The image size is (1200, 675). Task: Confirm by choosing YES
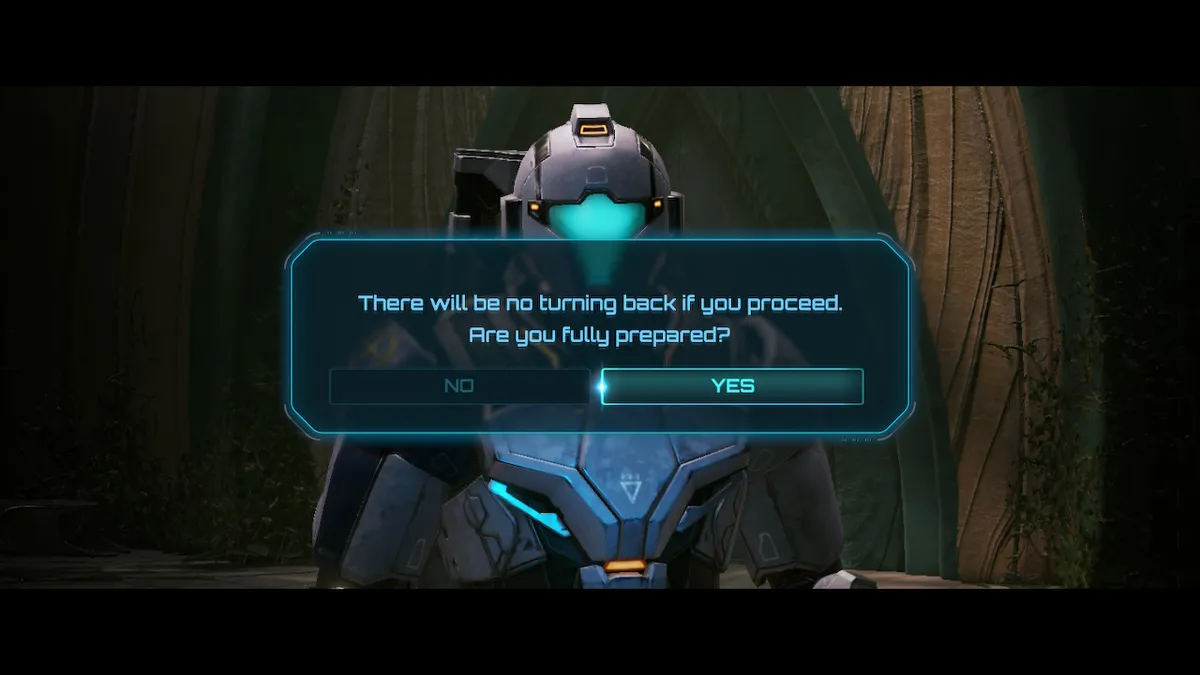[x=732, y=386]
